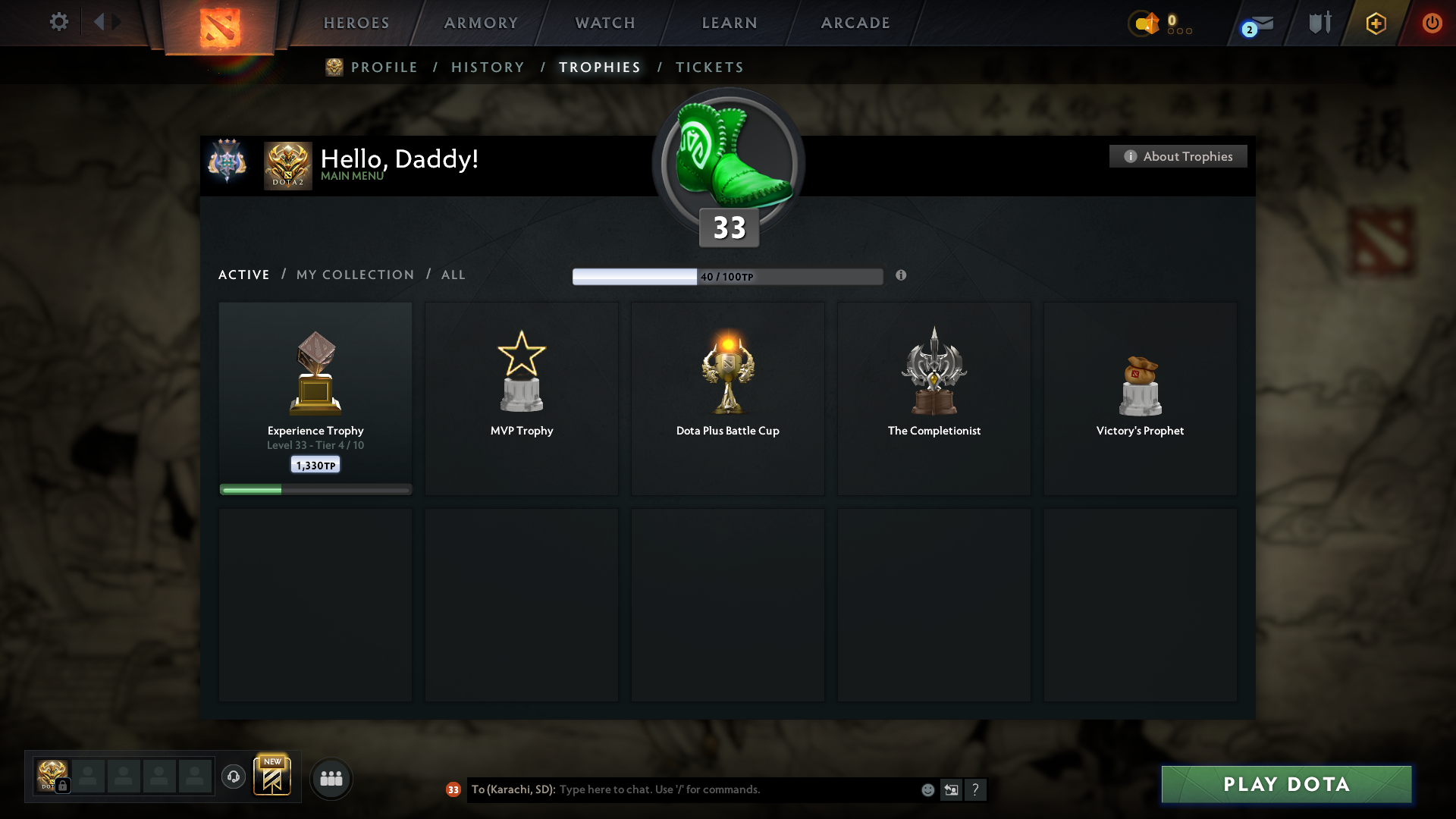Screen dimensions: 1456x819
Task: Open the History tab
Action: click(x=488, y=67)
